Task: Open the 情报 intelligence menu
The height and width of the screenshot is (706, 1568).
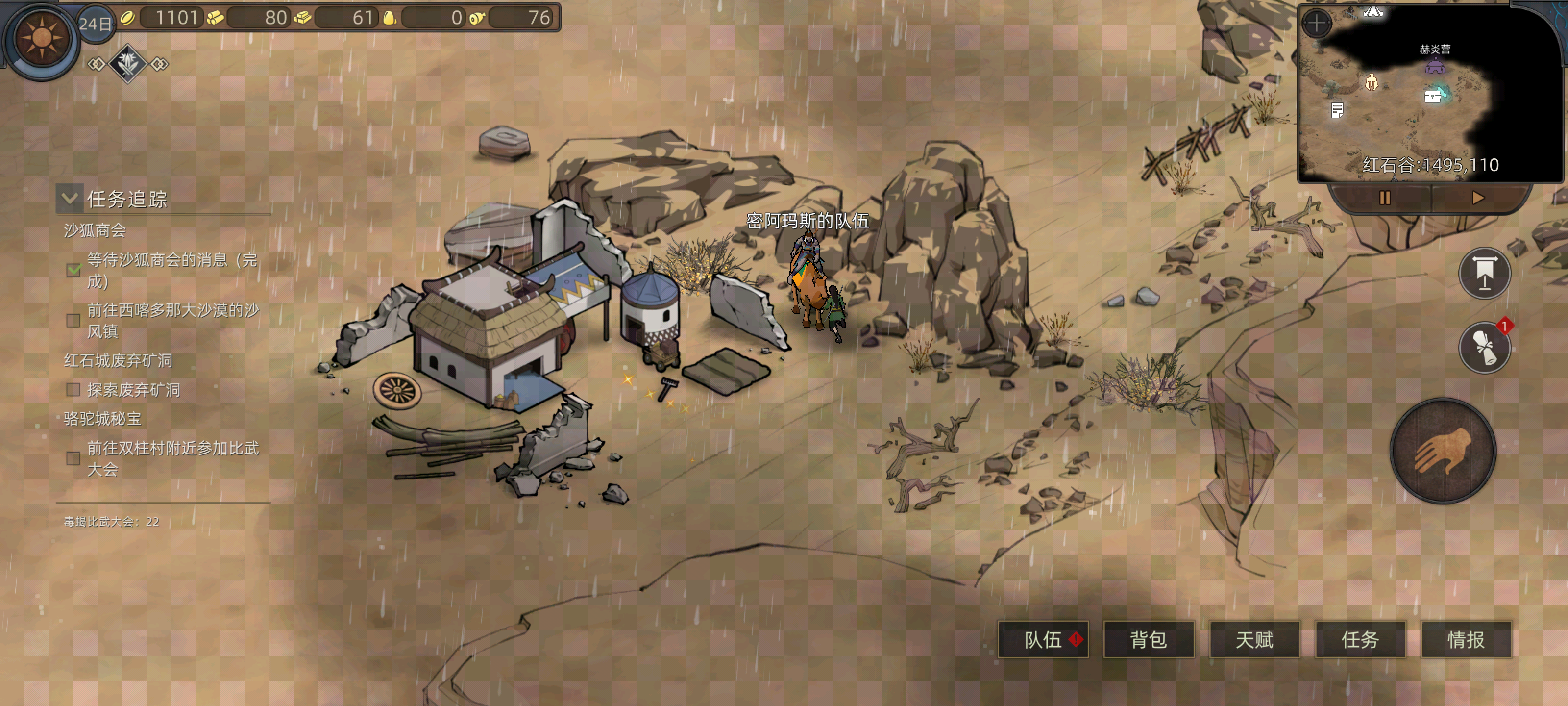Action: pos(1466,640)
